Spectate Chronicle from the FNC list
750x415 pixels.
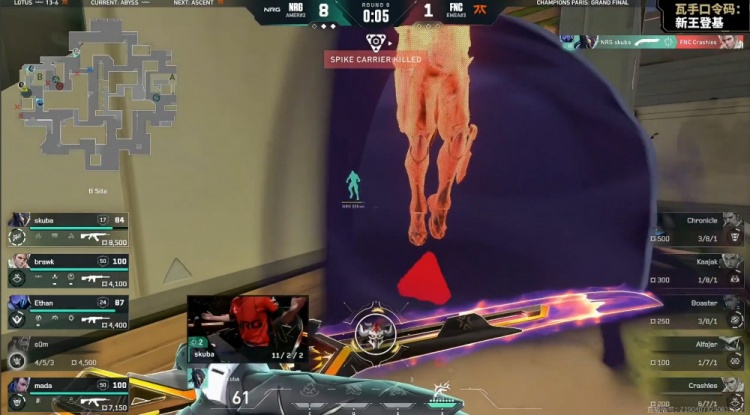[692, 229]
